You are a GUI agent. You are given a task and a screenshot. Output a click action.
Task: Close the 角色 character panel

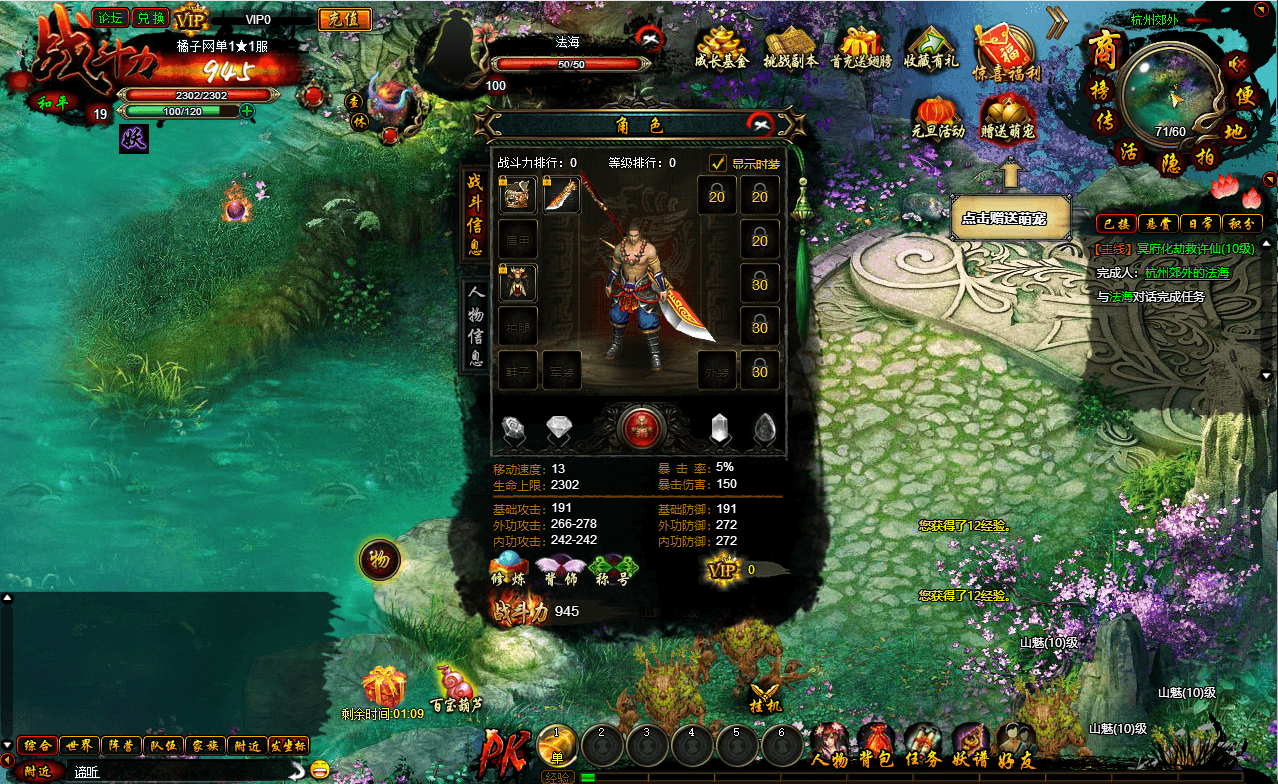tap(762, 124)
